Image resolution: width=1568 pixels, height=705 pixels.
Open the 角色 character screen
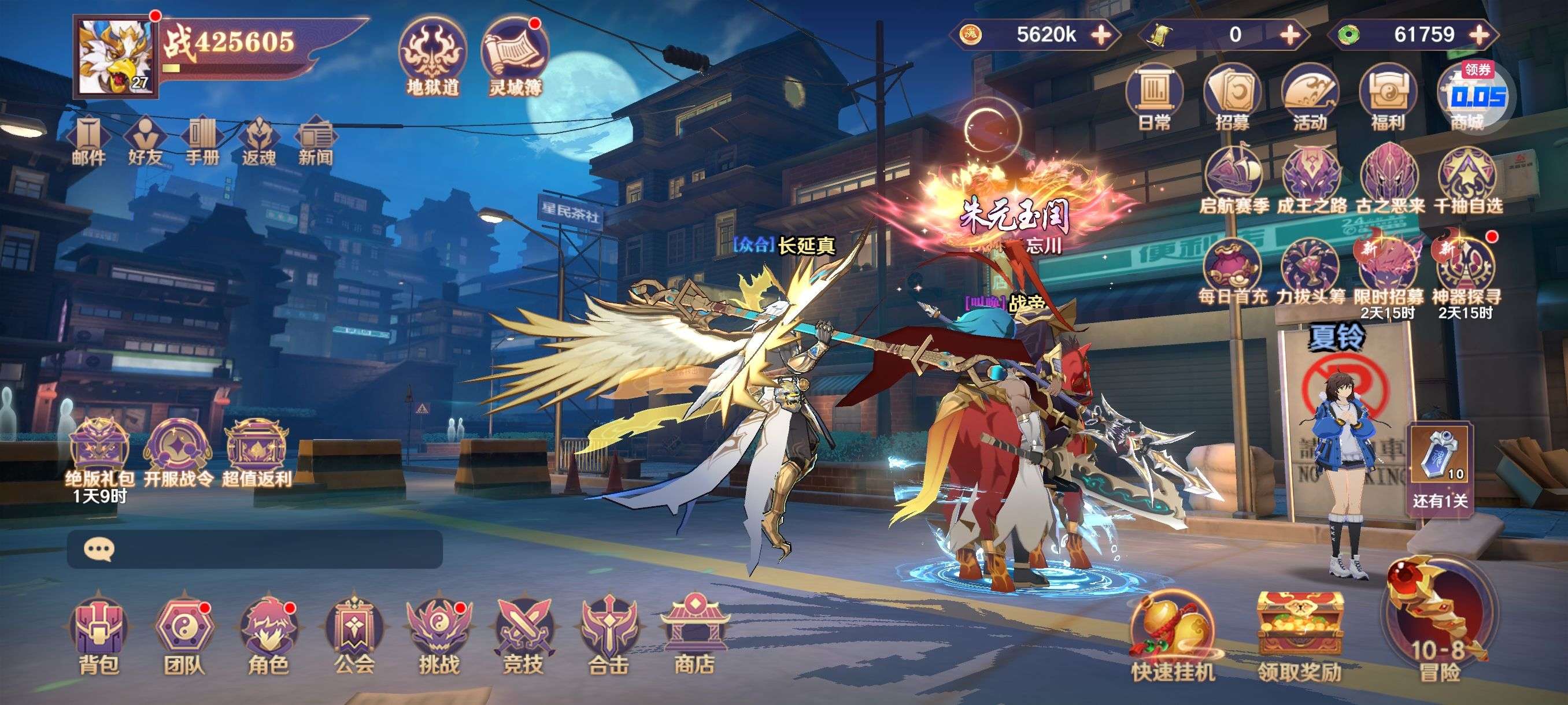[x=268, y=636]
